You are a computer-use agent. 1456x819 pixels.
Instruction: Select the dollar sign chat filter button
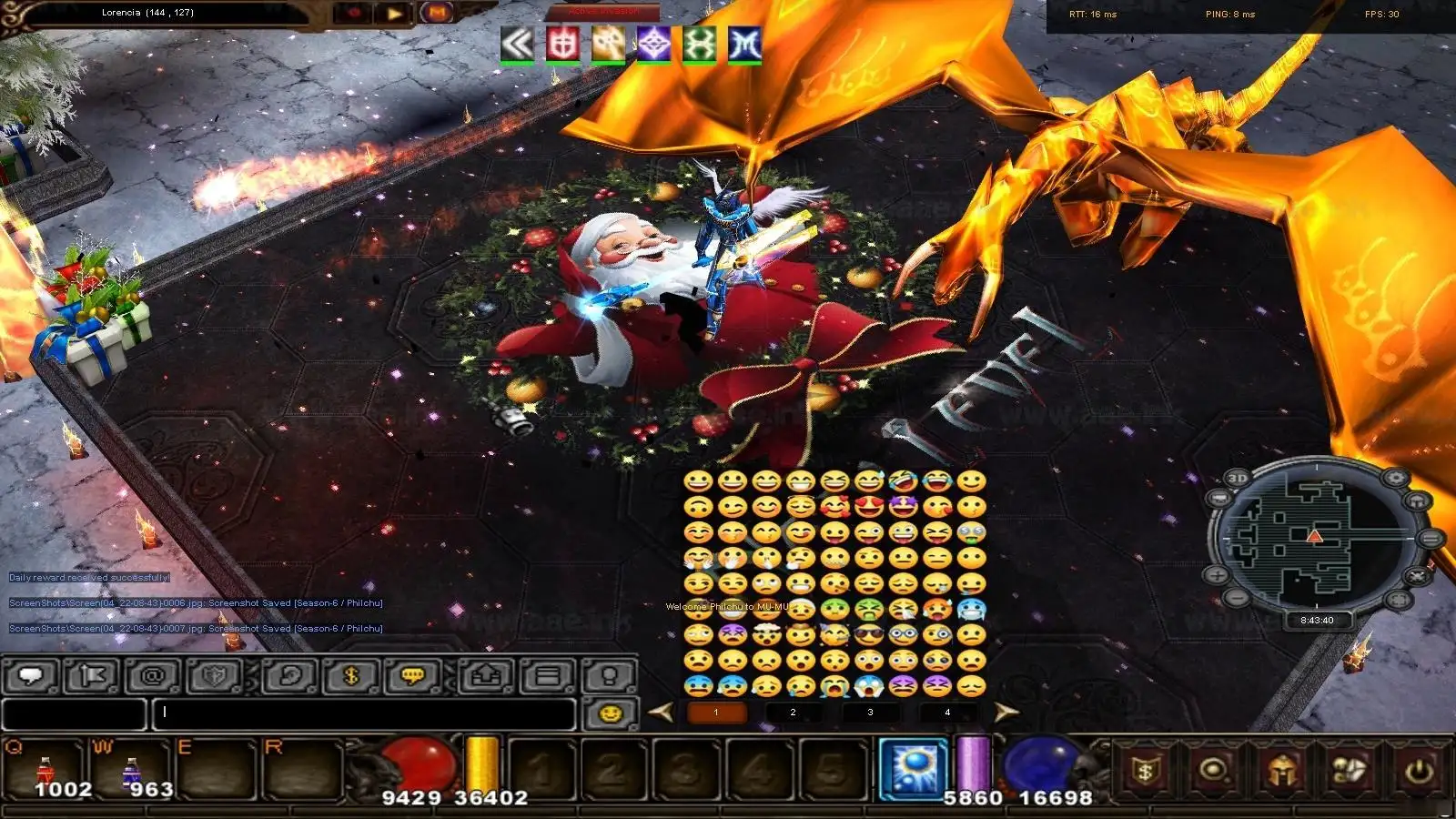(x=352, y=675)
